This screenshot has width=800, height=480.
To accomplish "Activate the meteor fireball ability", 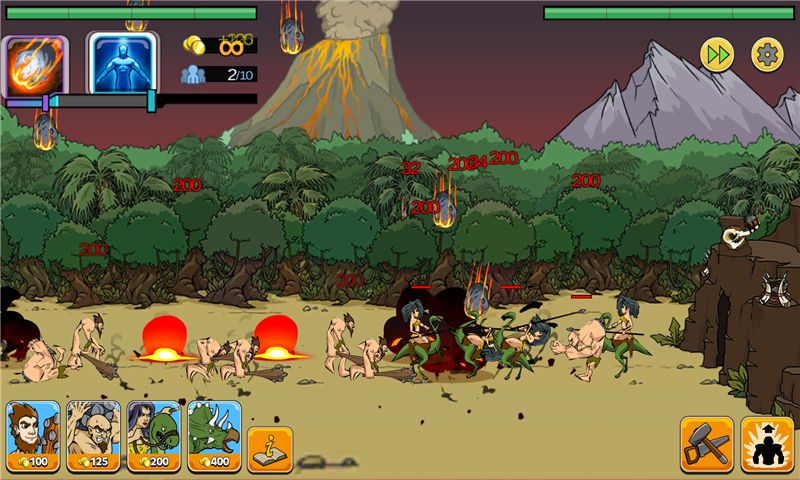I will (x=37, y=65).
